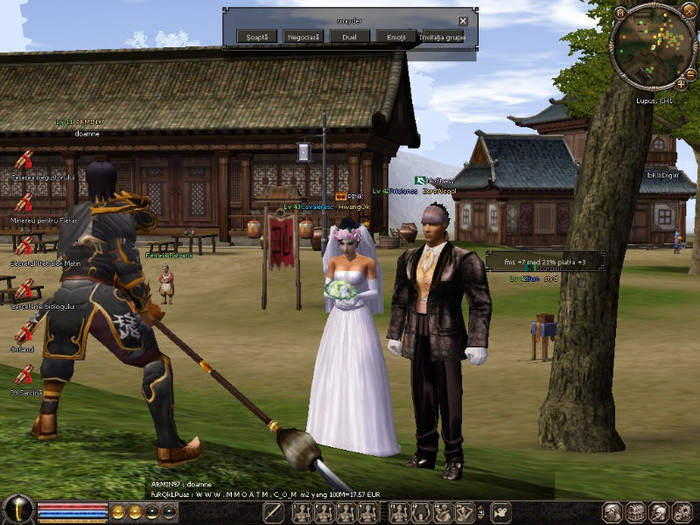
Task: Zoom in the minimap with plus button
Action: coord(681,85)
